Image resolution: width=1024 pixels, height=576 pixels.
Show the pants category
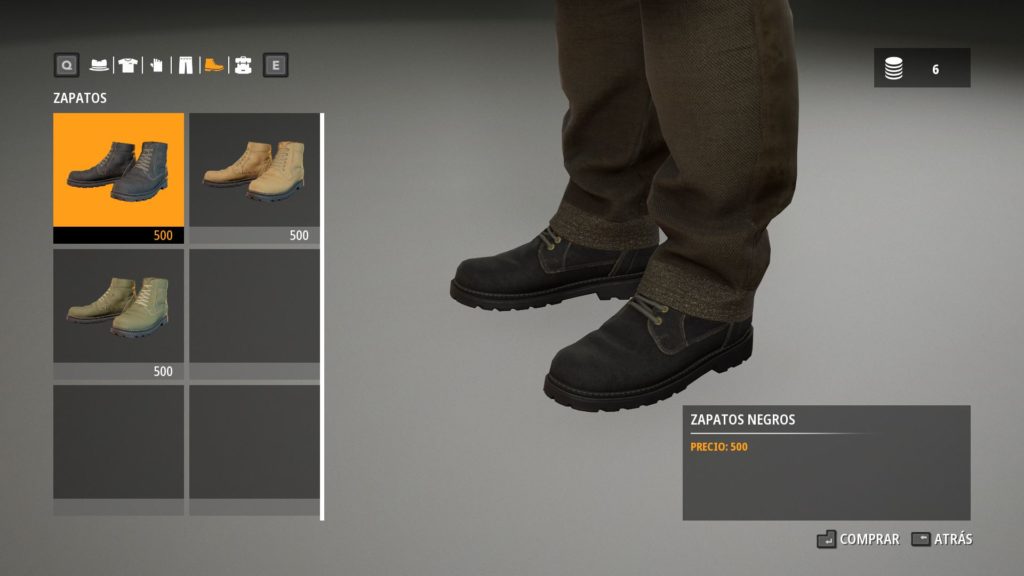click(185, 66)
